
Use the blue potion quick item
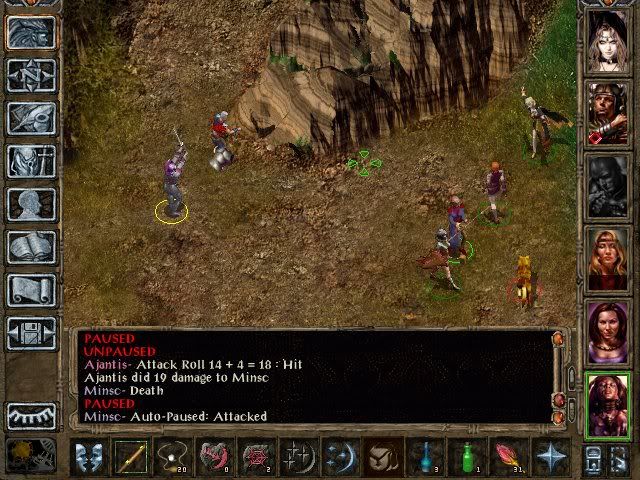[x=425, y=457]
